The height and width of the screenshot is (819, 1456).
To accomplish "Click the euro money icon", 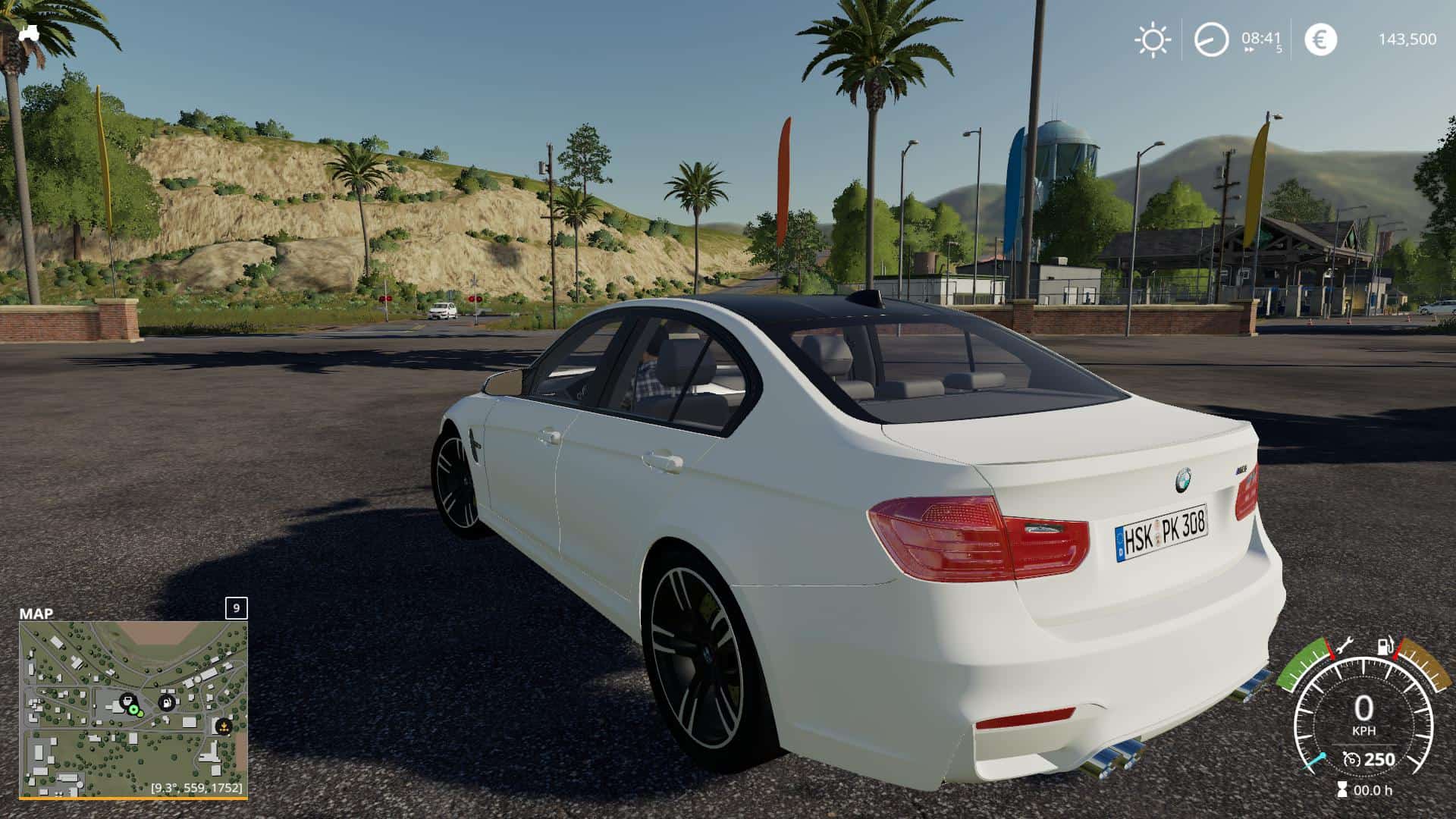I will (1320, 39).
